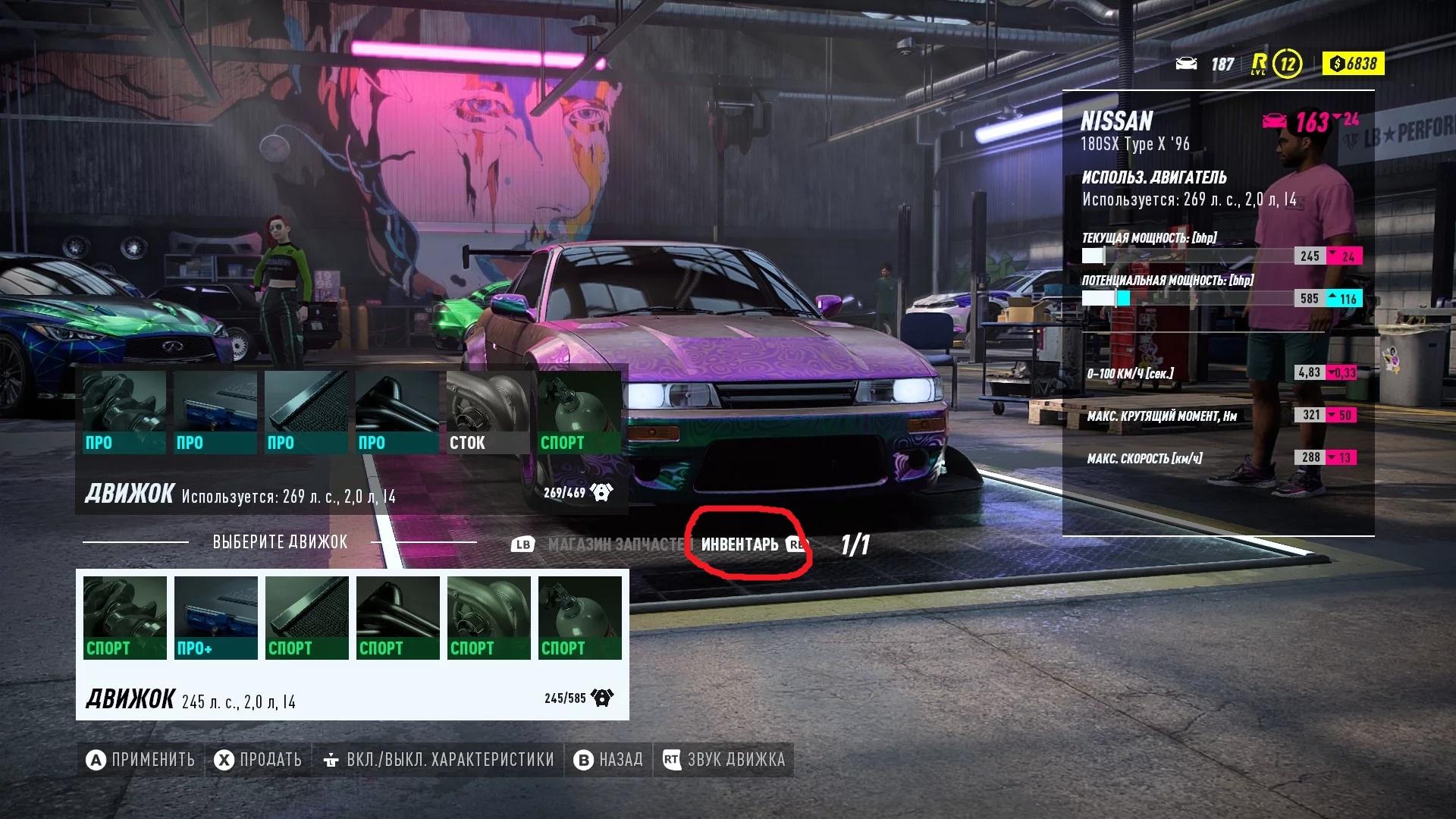
Task: Choose the СТОК turbo part thumbnail
Action: [x=488, y=413]
